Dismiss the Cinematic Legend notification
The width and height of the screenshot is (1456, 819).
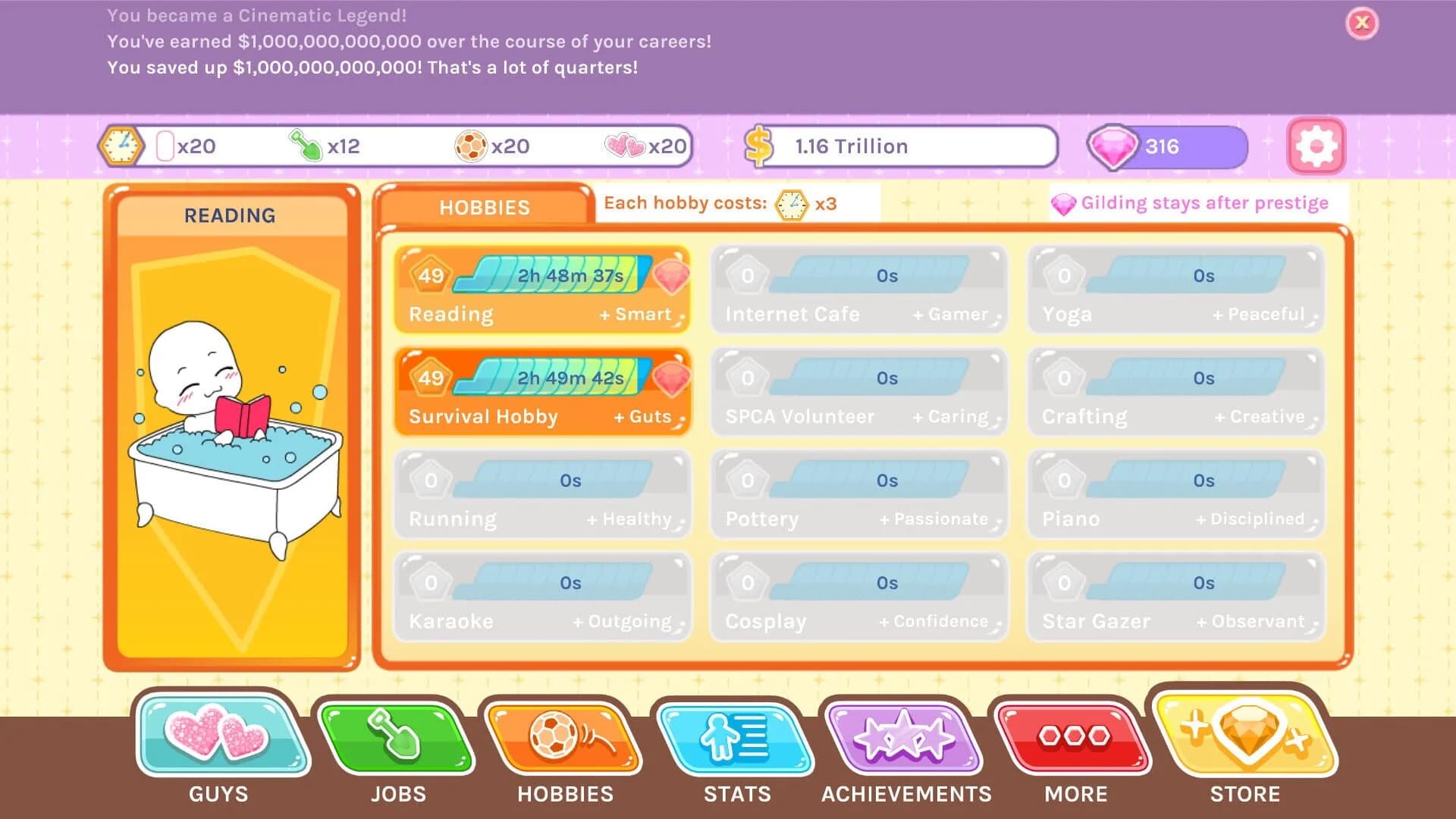1362,24
